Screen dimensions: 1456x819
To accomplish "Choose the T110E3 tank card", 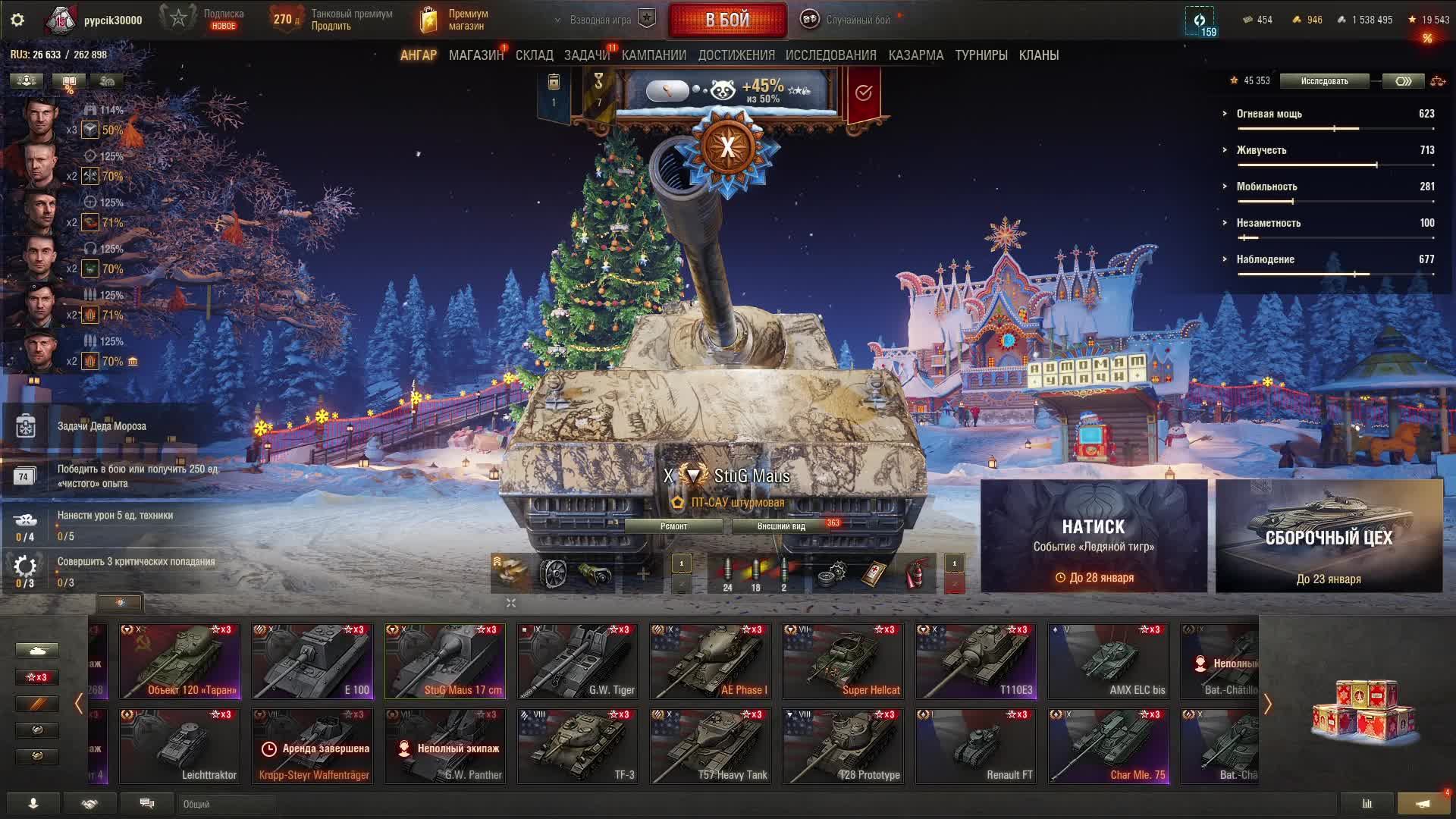I will tap(976, 661).
